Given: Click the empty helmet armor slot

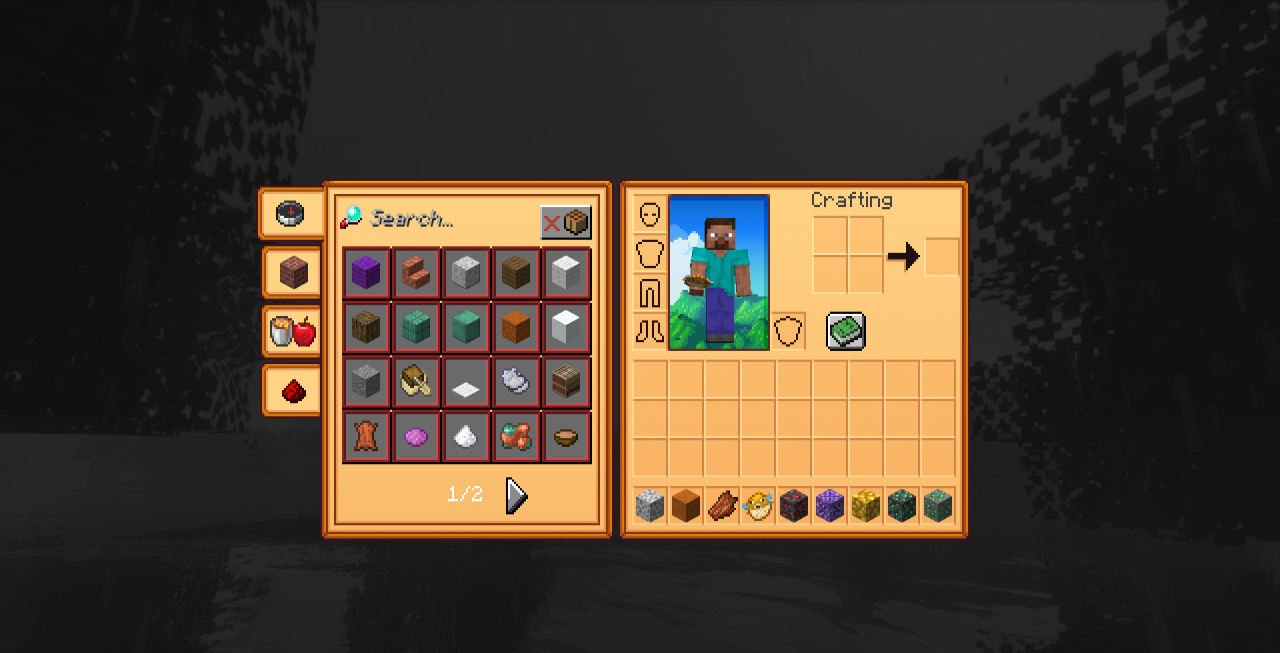Looking at the screenshot, I should tap(650, 215).
